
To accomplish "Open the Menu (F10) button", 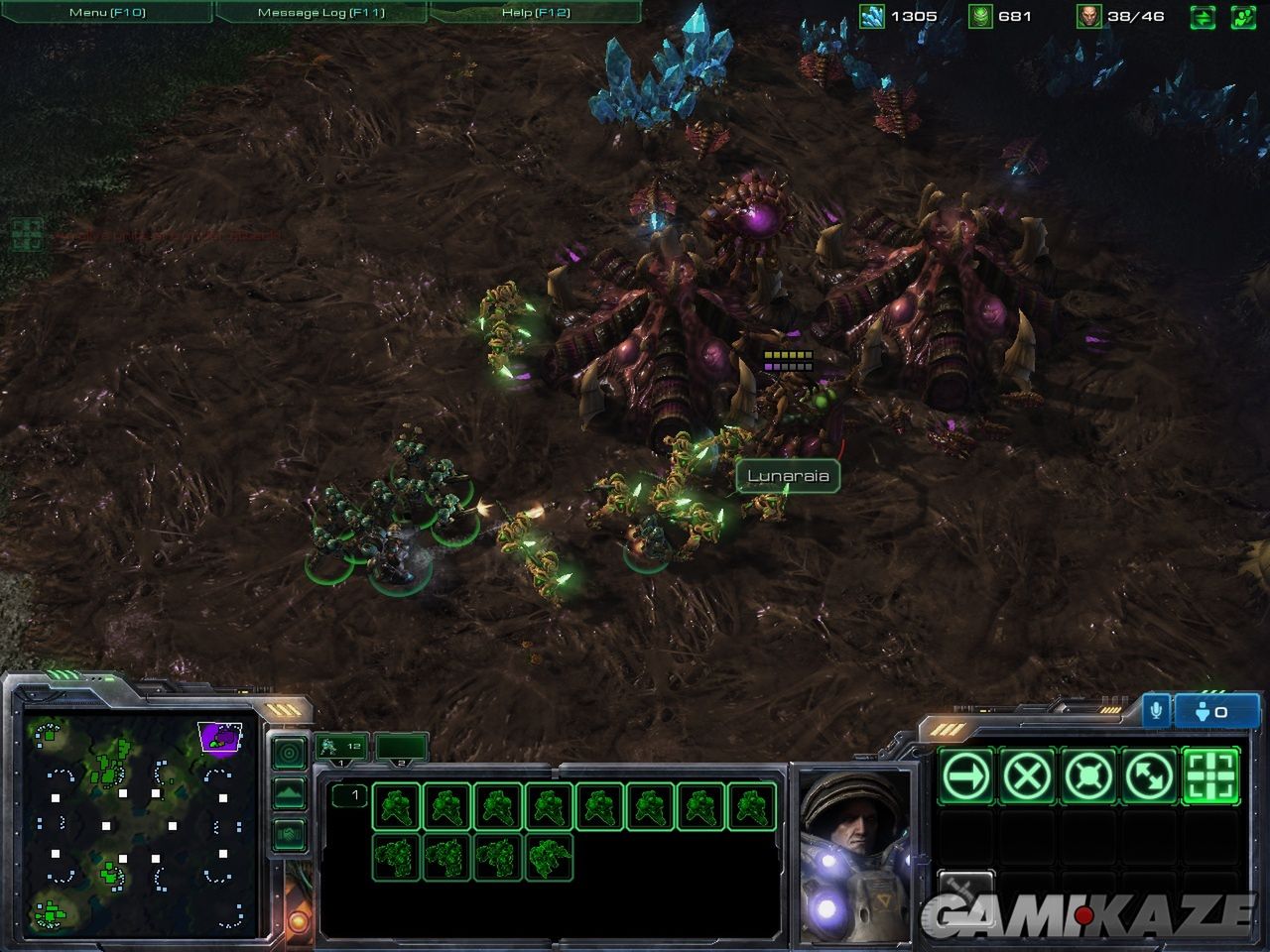I will (105, 12).
